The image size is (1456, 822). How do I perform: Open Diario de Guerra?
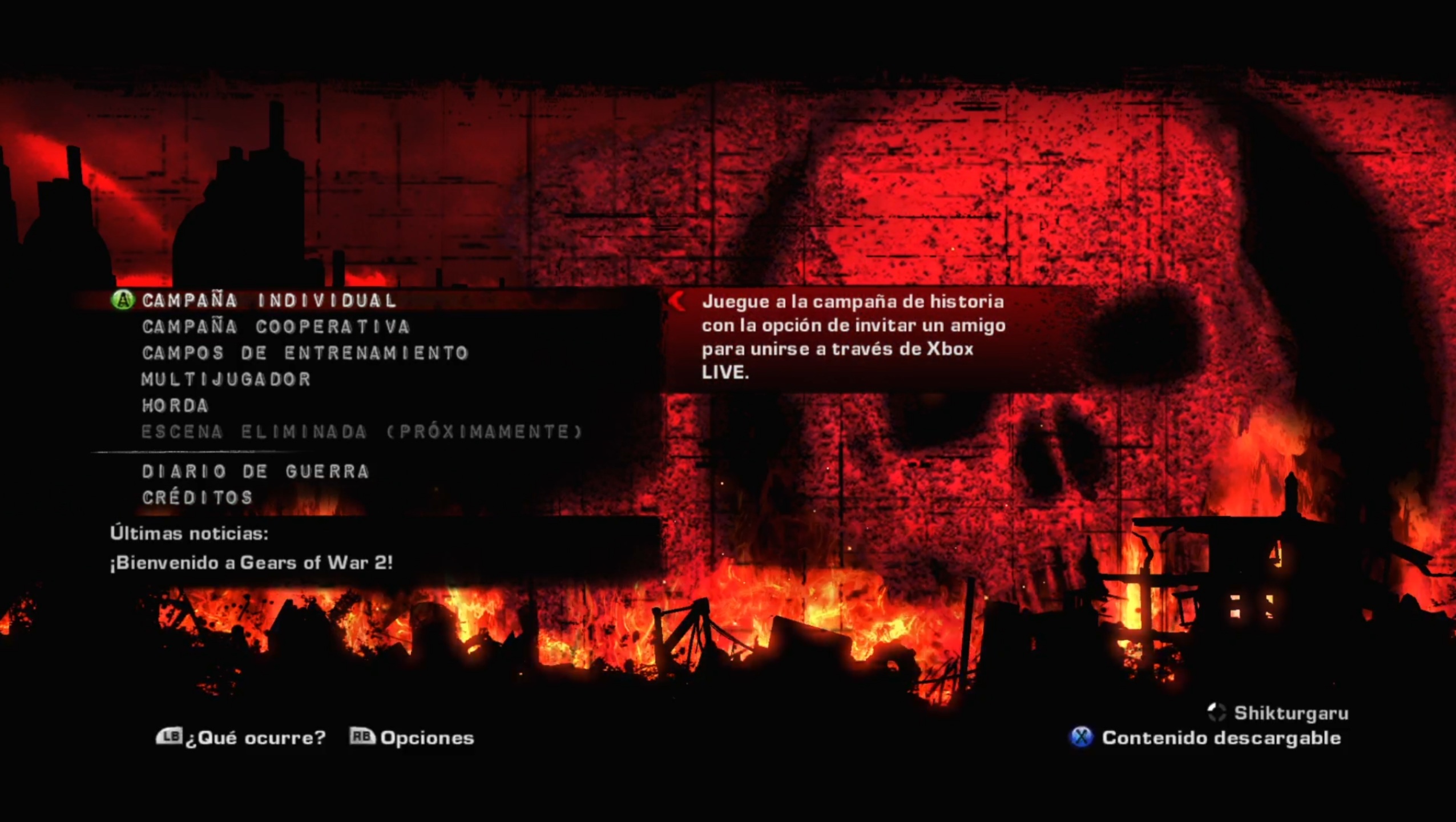(255, 471)
